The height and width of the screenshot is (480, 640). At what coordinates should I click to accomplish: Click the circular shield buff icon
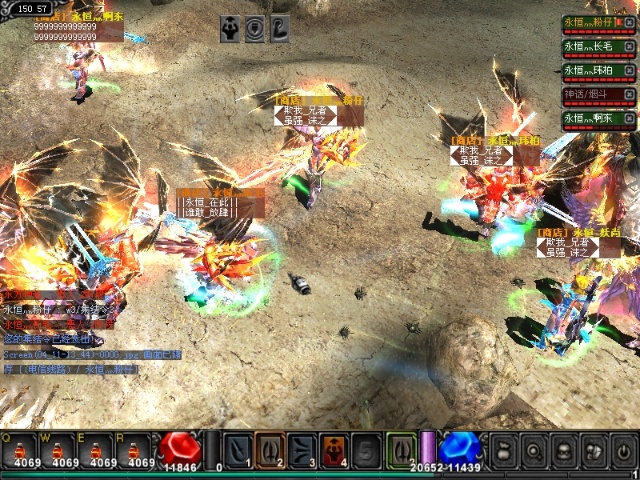255,29
